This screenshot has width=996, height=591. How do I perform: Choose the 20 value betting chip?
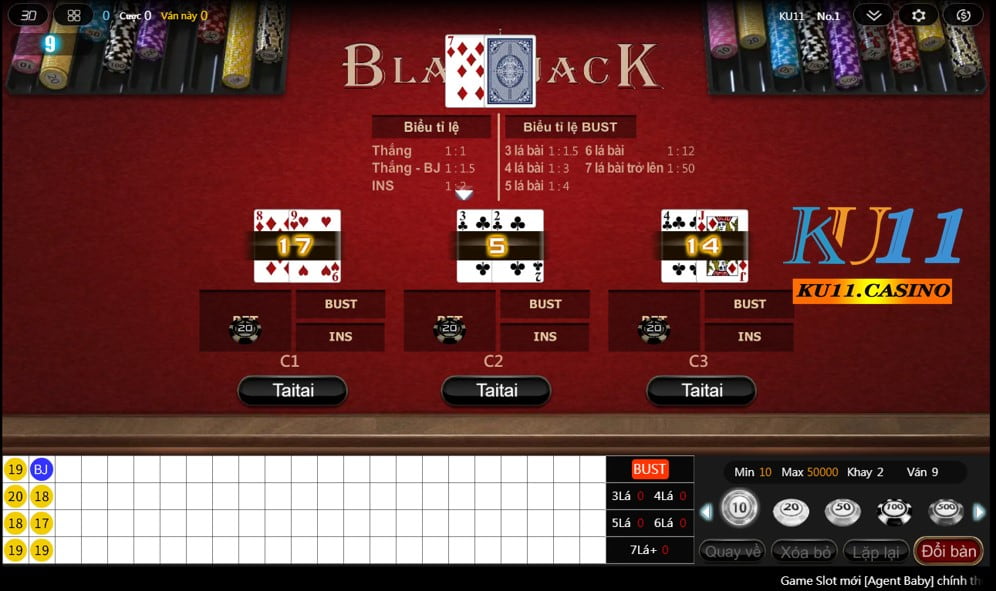click(x=791, y=511)
